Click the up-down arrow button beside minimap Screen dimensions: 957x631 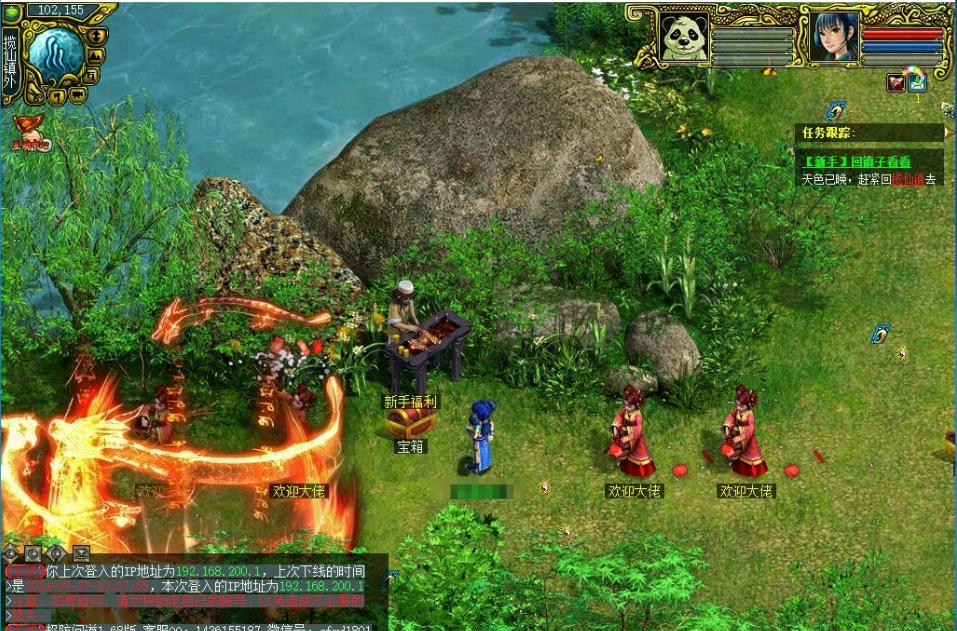point(97,35)
